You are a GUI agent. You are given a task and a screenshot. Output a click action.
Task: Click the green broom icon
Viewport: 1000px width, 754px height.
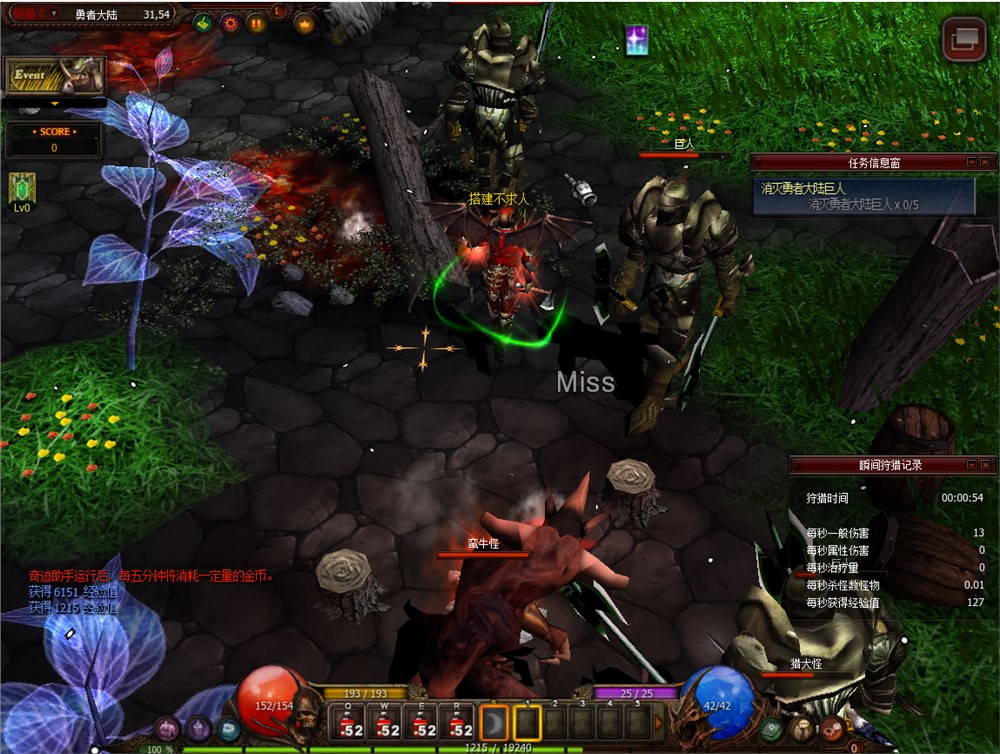tap(204, 22)
